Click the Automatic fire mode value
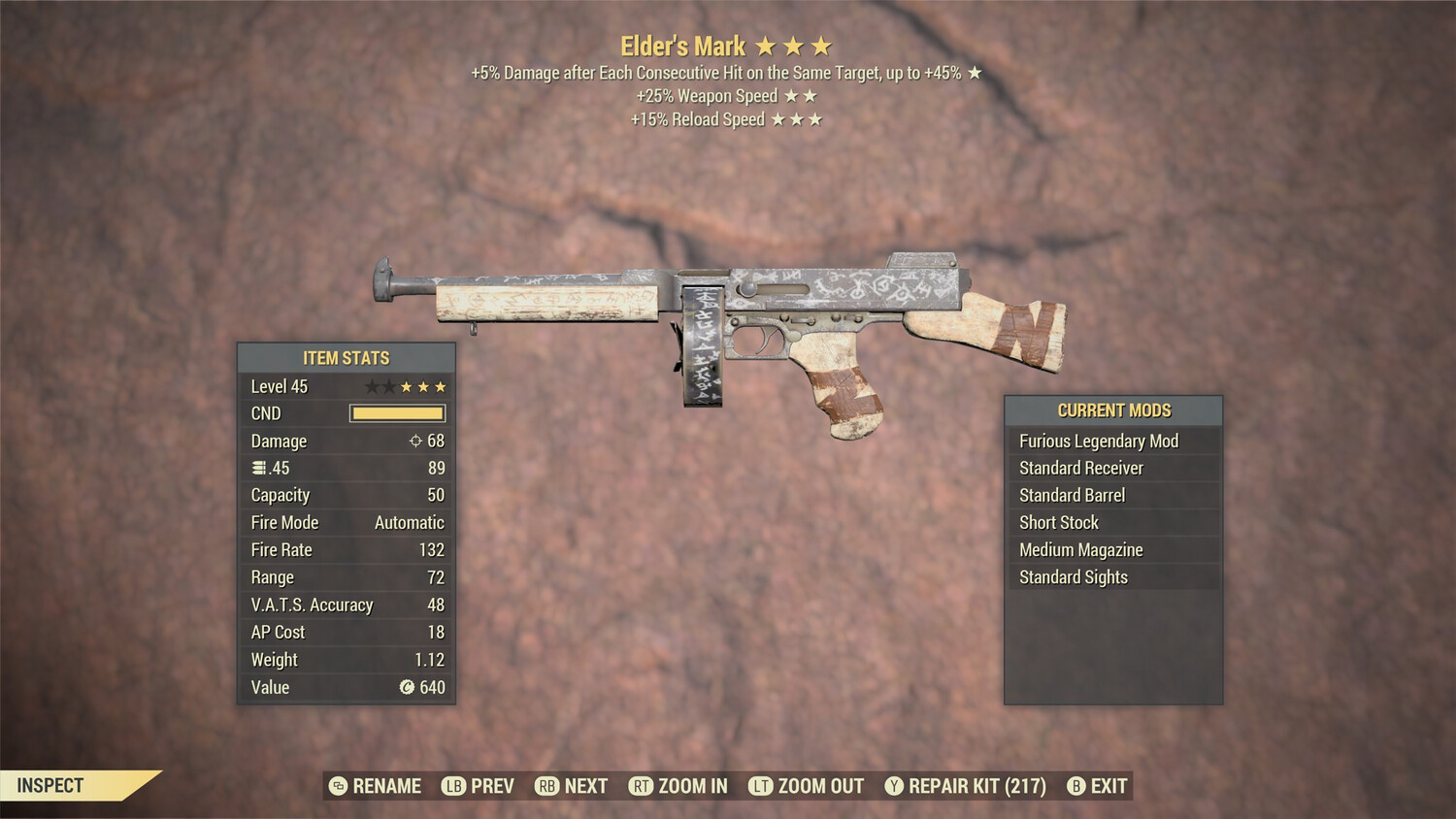 pyautogui.click(x=409, y=522)
